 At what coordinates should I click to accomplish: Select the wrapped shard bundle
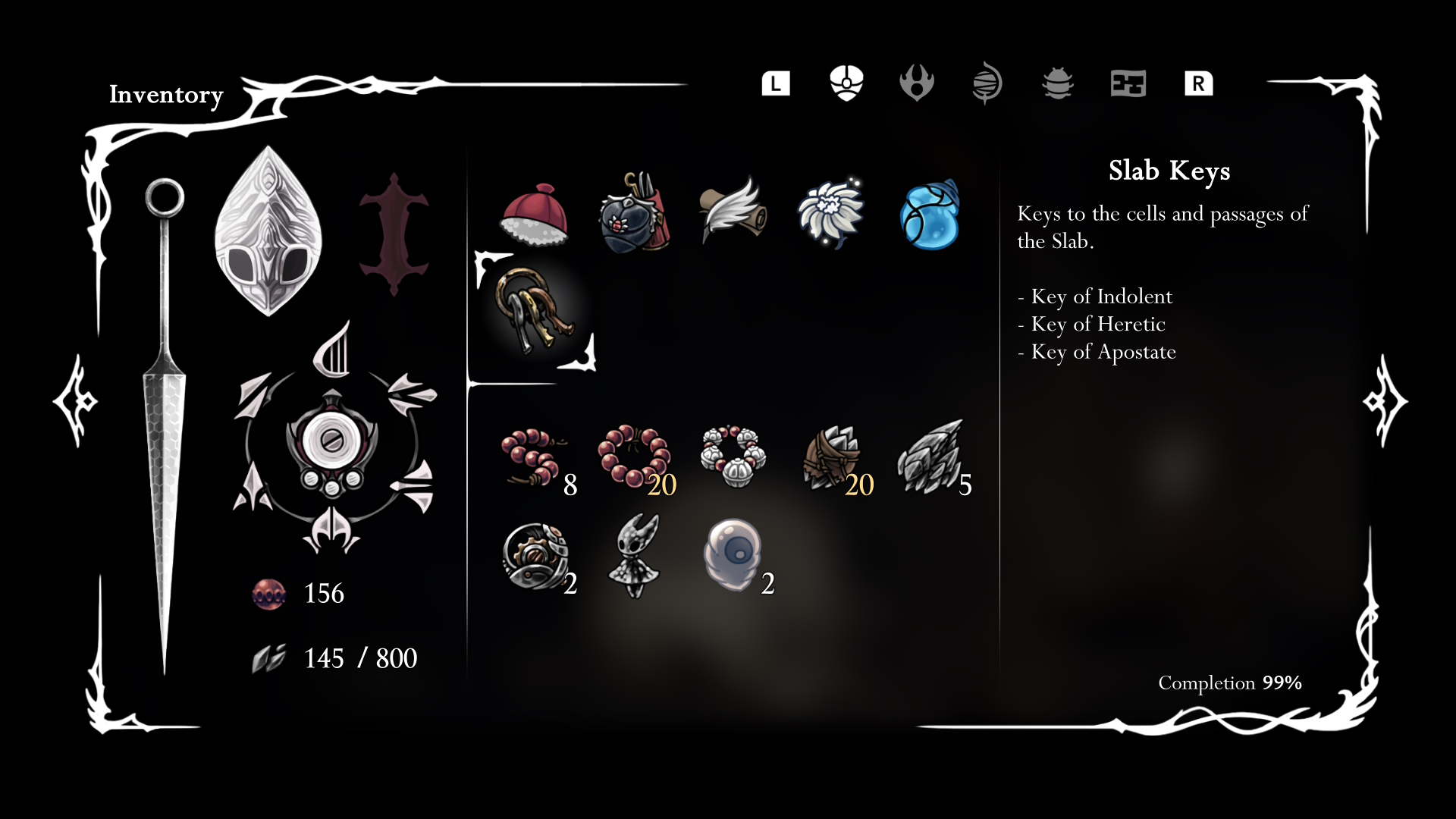pyautogui.click(x=832, y=457)
